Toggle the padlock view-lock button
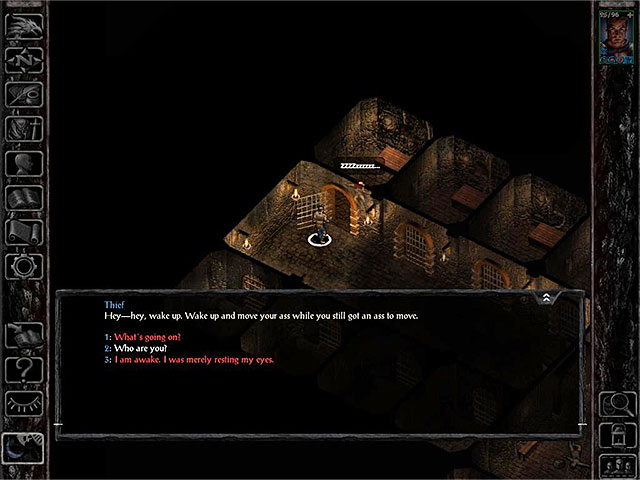The image size is (640, 480). 614,435
